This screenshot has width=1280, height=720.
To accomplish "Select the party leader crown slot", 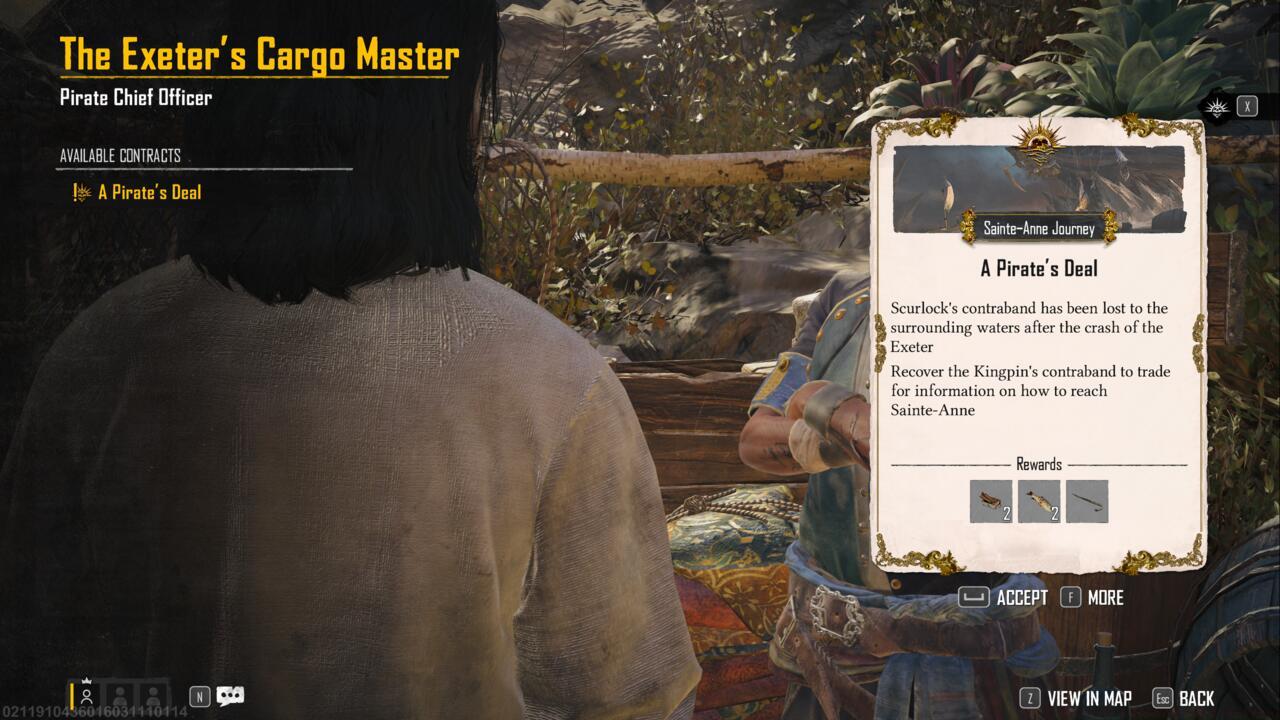I will point(88,693).
